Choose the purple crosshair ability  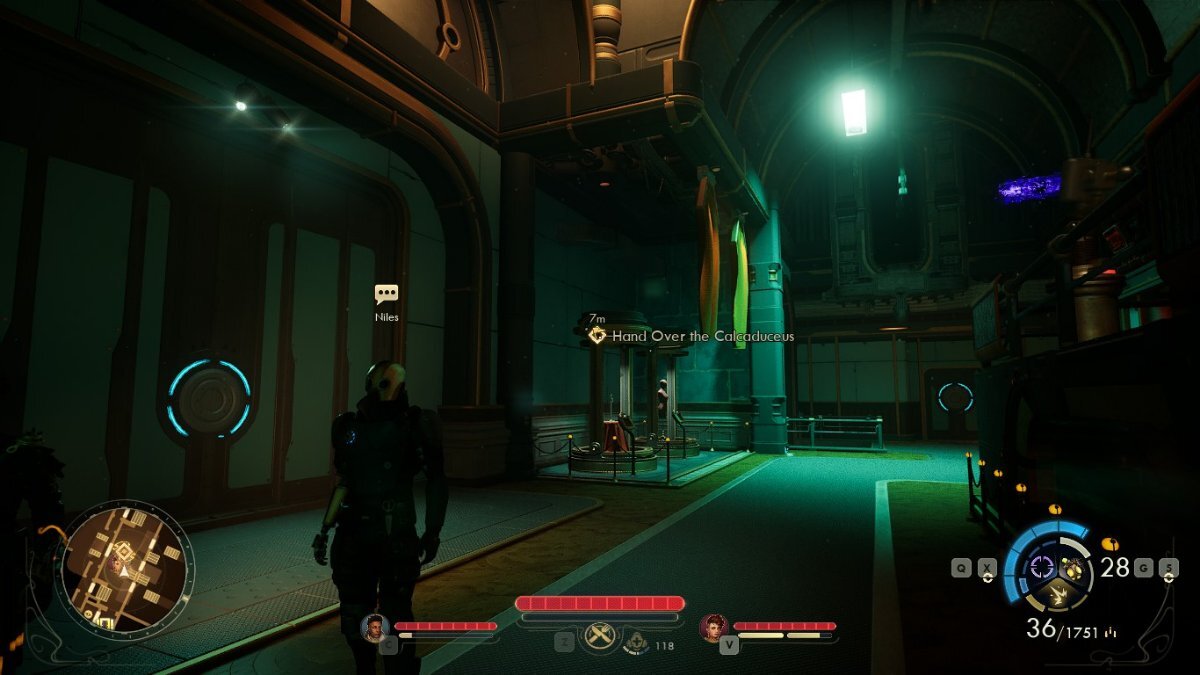coord(1041,567)
